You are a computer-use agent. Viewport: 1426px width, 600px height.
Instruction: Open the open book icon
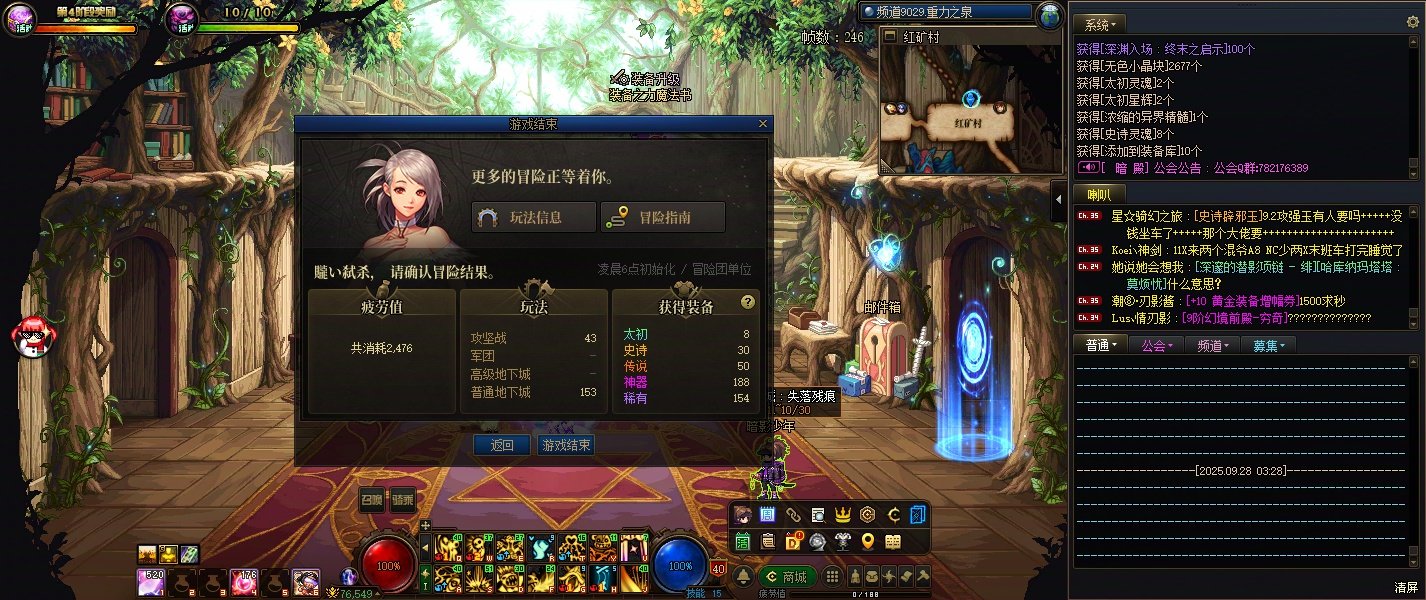(893, 541)
